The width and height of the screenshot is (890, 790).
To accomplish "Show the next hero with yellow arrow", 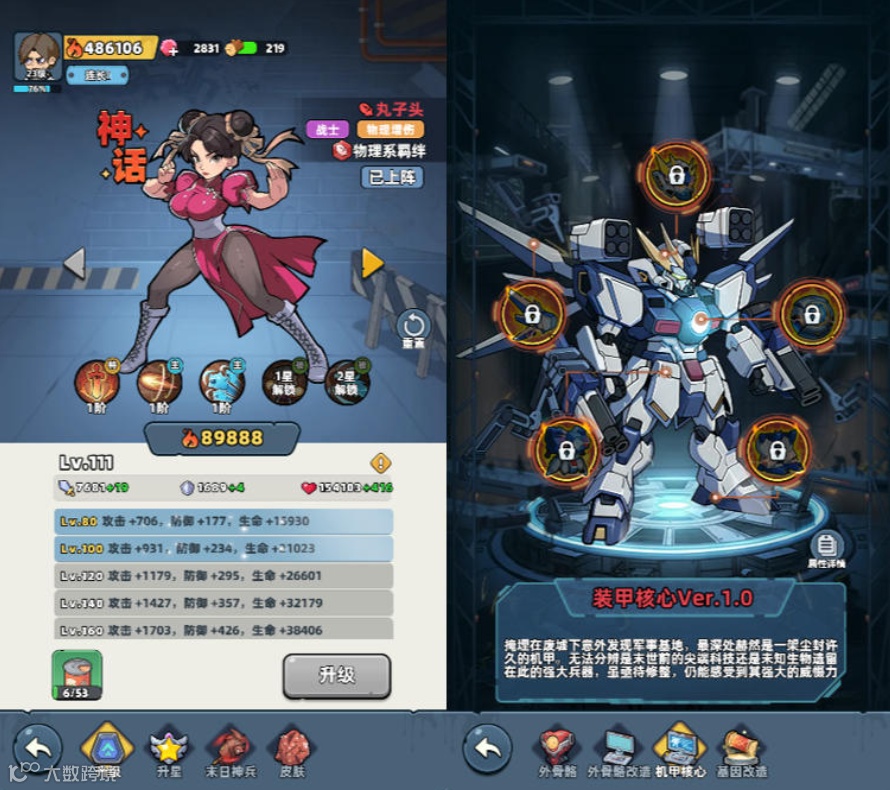I will tap(372, 263).
